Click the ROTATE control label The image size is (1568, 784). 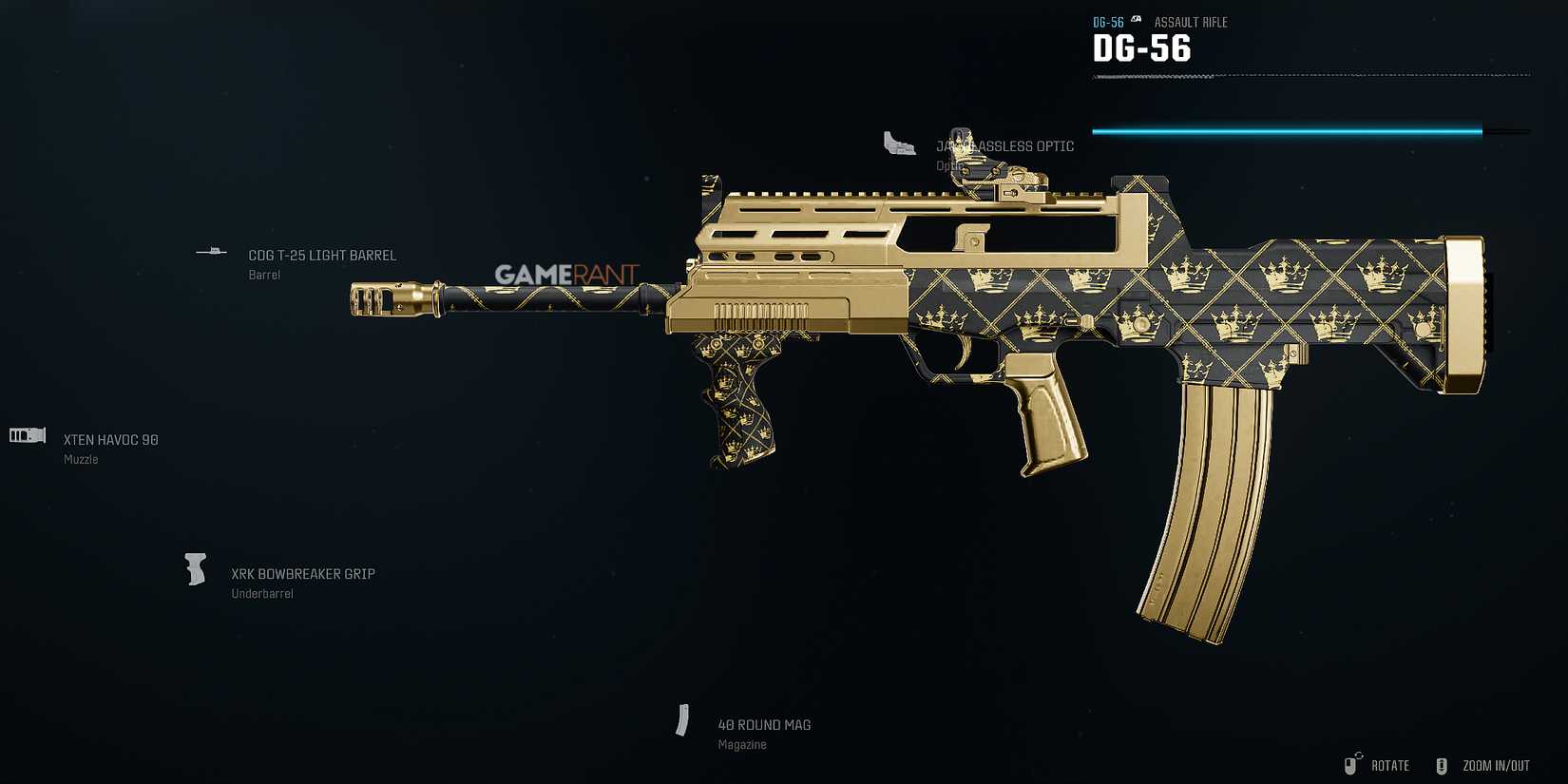pyautogui.click(x=1391, y=765)
